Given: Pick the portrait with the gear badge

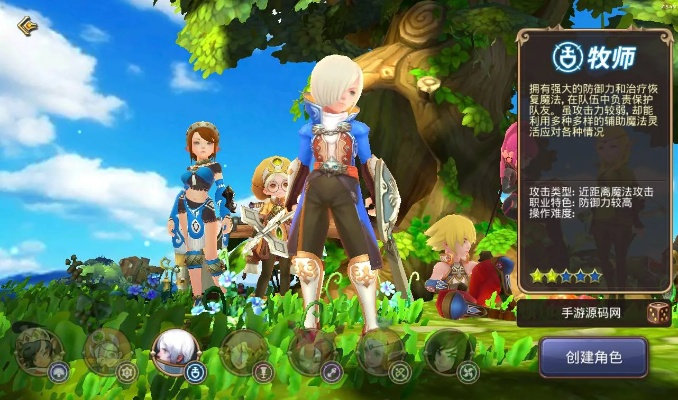Looking at the screenshot, I should (106, 352).
